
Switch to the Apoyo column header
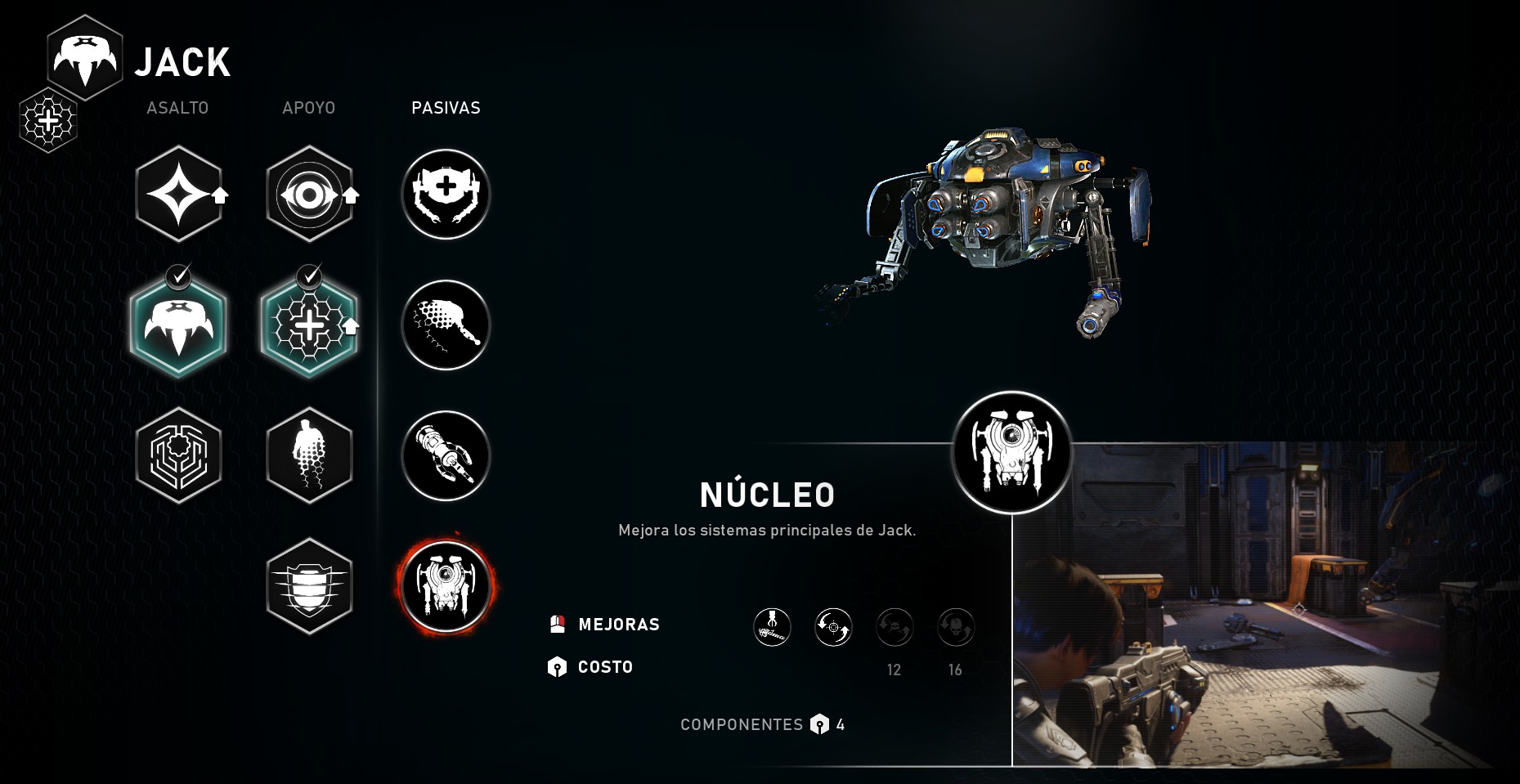pos(309,108)
